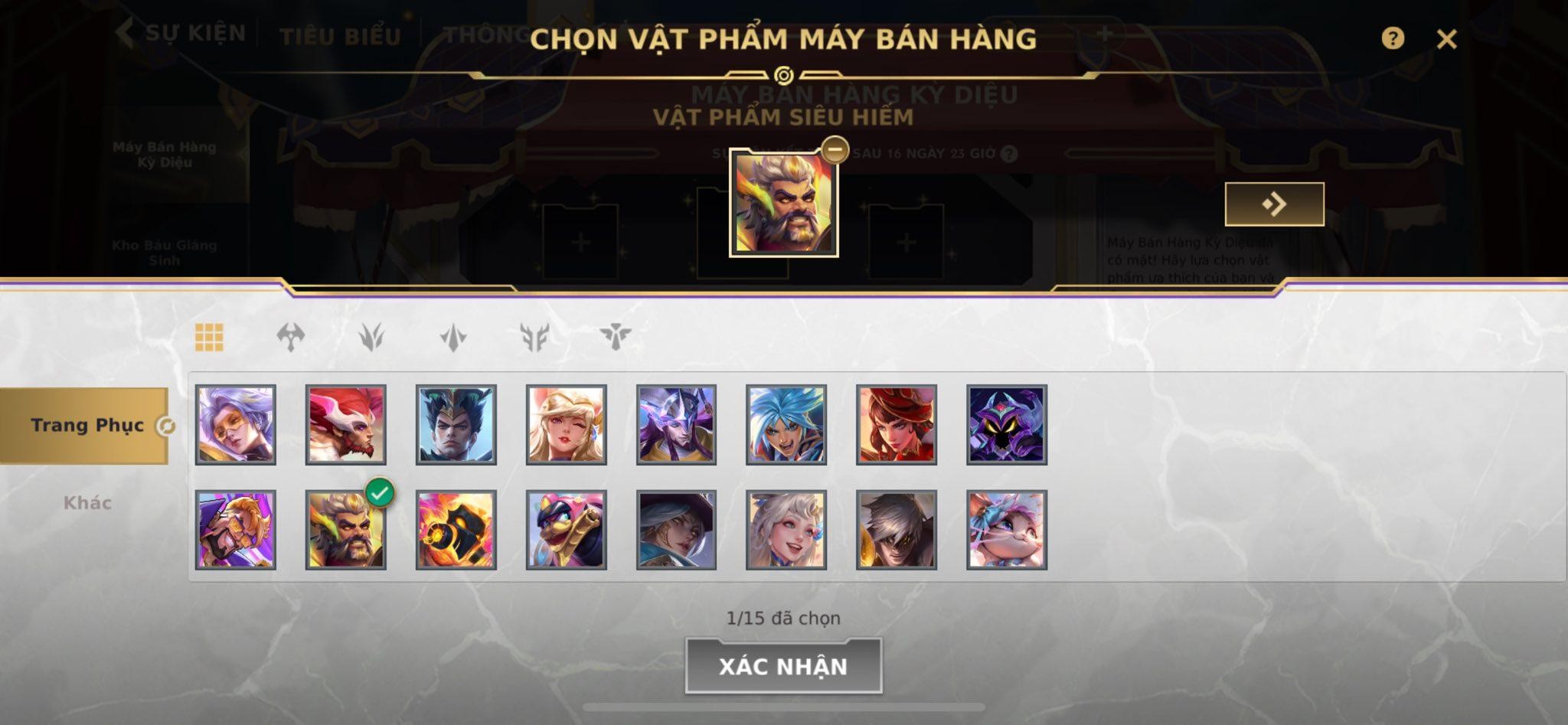Pick the blonde winking girl skin
The width and height of the screenshot is (1568, 725).
pos(566,425)
